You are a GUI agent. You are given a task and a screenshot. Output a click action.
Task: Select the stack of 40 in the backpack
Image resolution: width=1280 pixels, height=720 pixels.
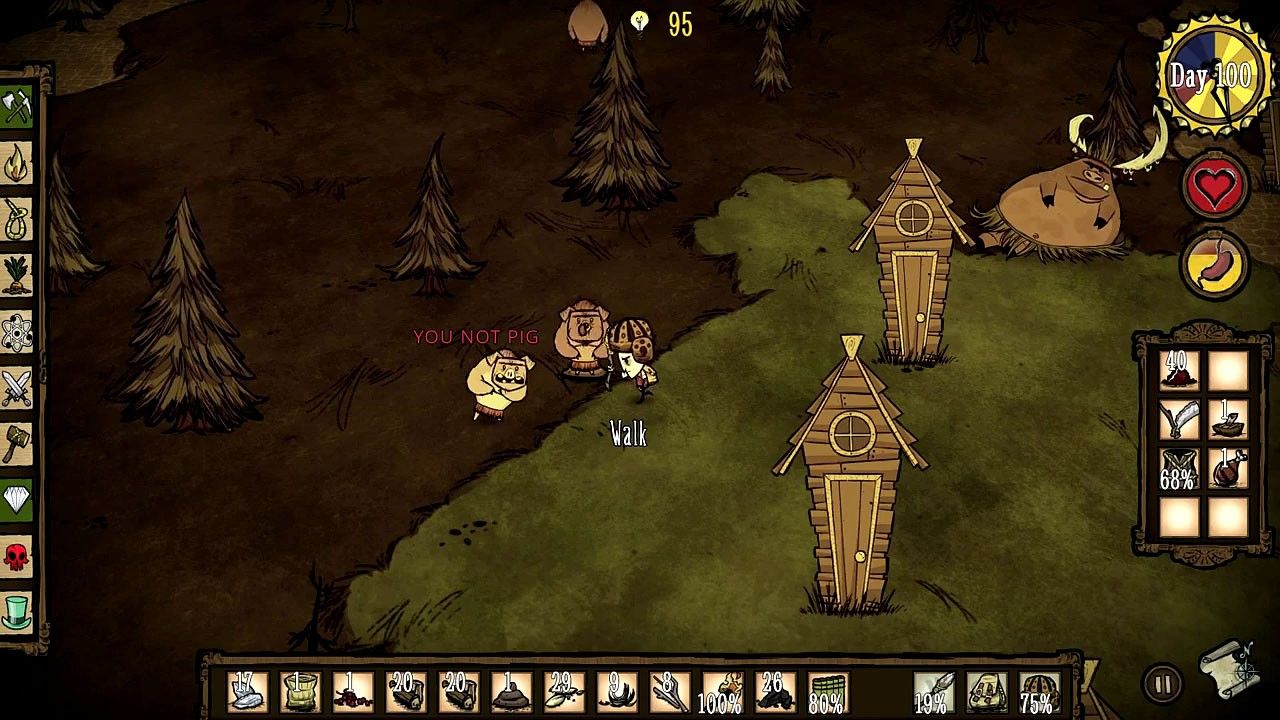point(1179,371)
